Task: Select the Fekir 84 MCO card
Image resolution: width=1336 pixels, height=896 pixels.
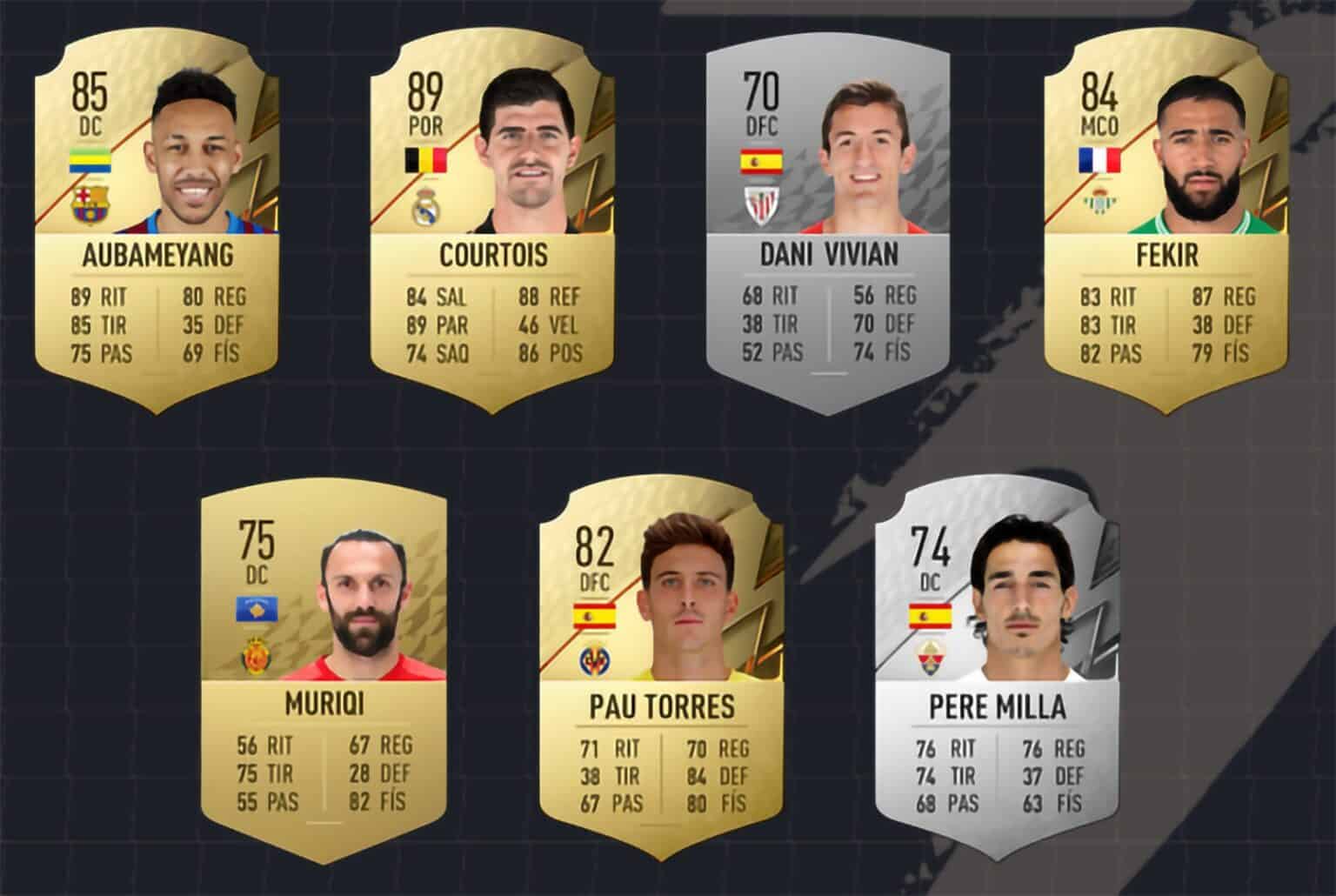Action: pyautogui.click(x=1166, y=226)
